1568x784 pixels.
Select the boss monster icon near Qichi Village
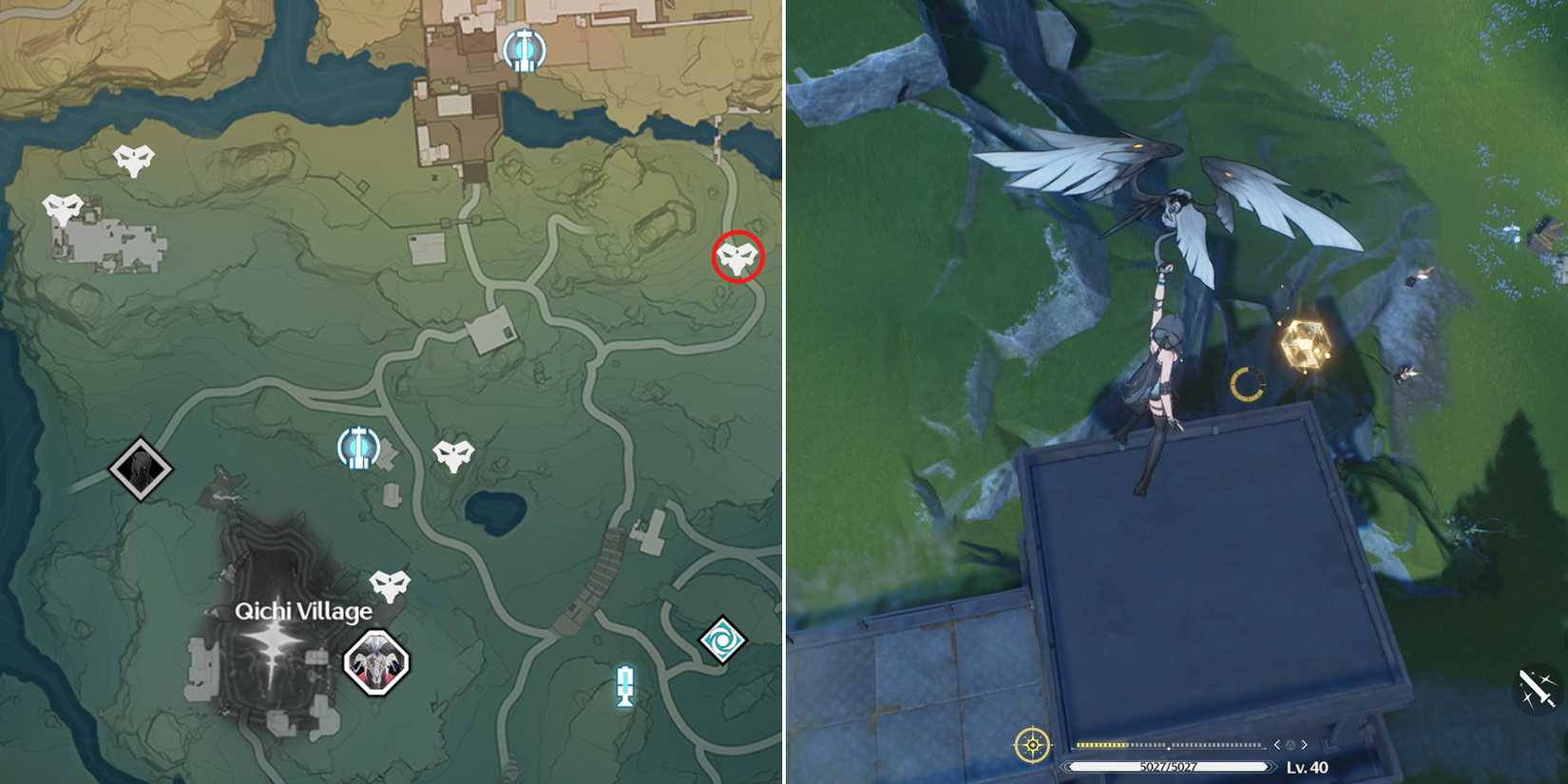[374, 662]
